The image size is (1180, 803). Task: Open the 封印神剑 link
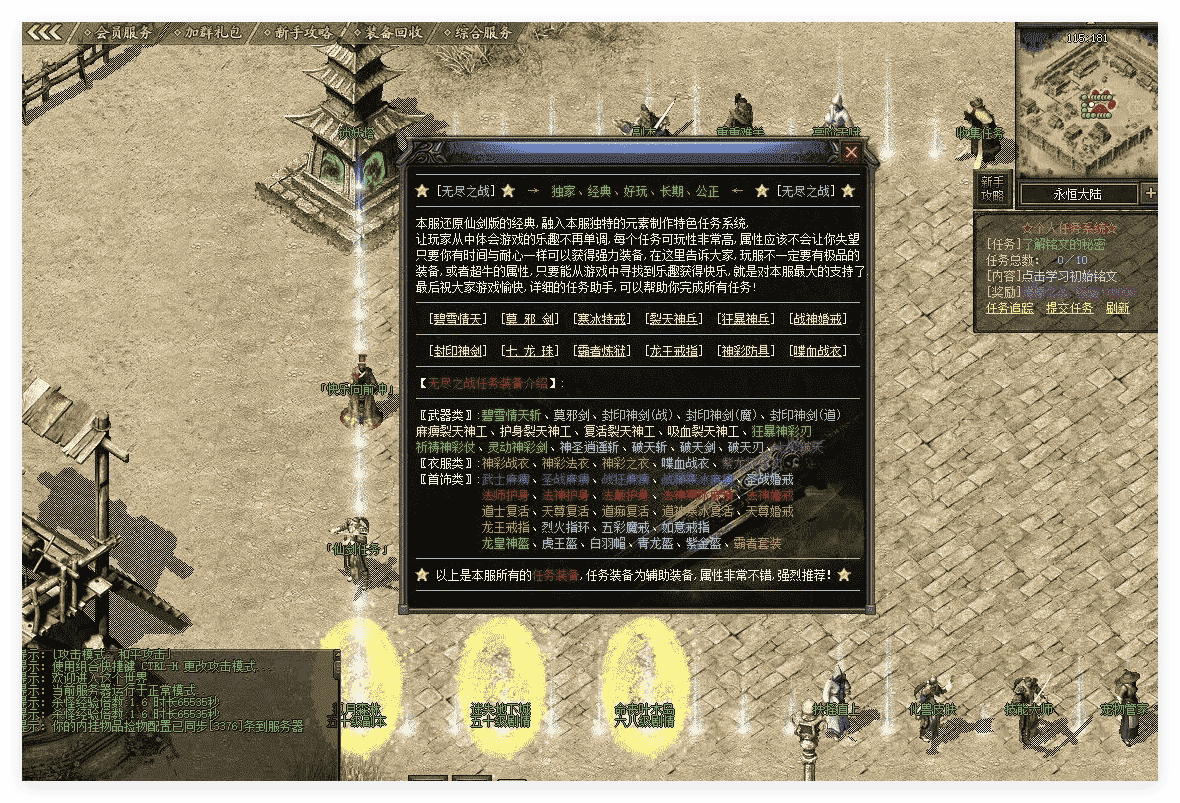point(457,351)
